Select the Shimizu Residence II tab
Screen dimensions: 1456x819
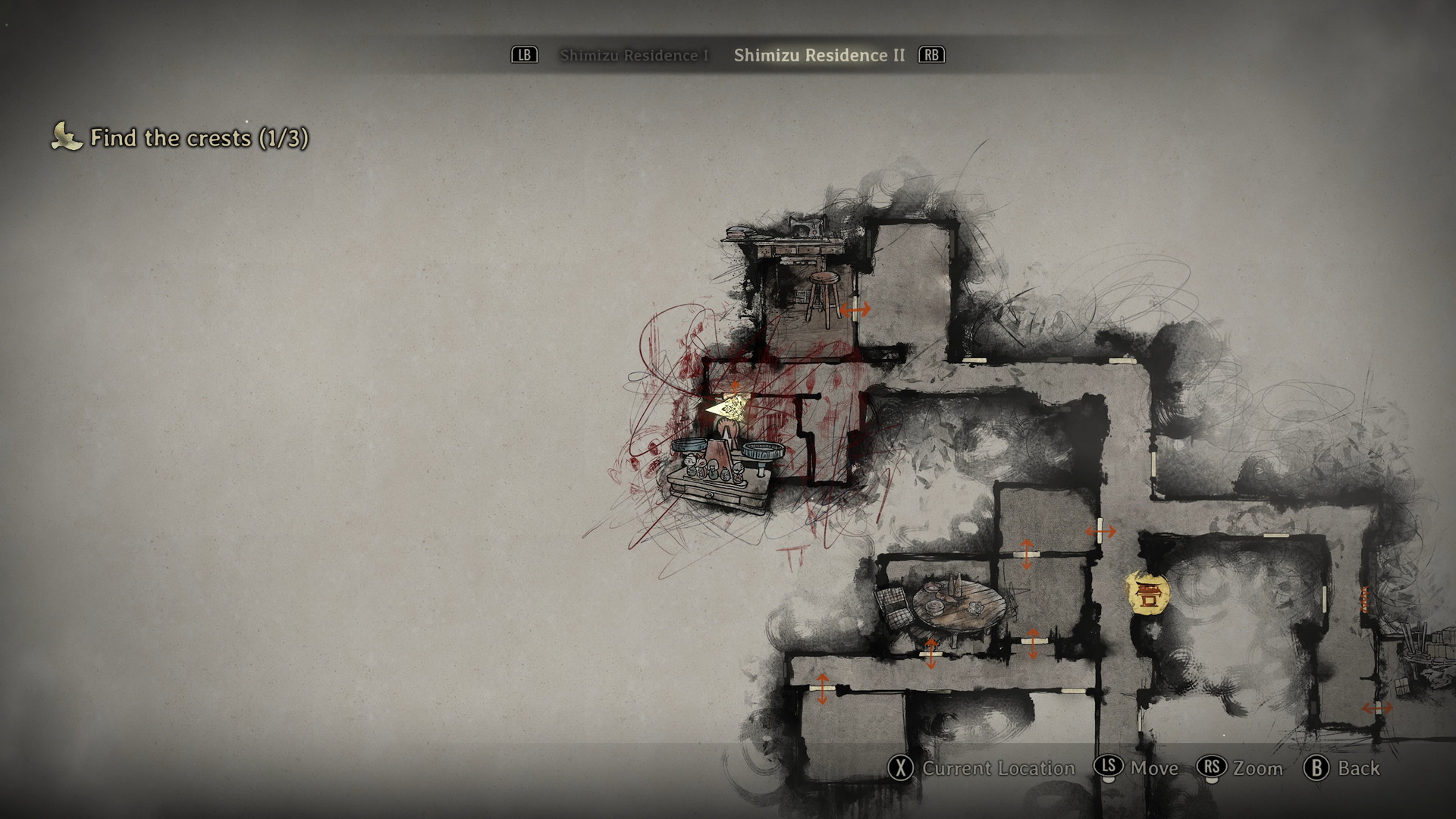pos(819,55)
